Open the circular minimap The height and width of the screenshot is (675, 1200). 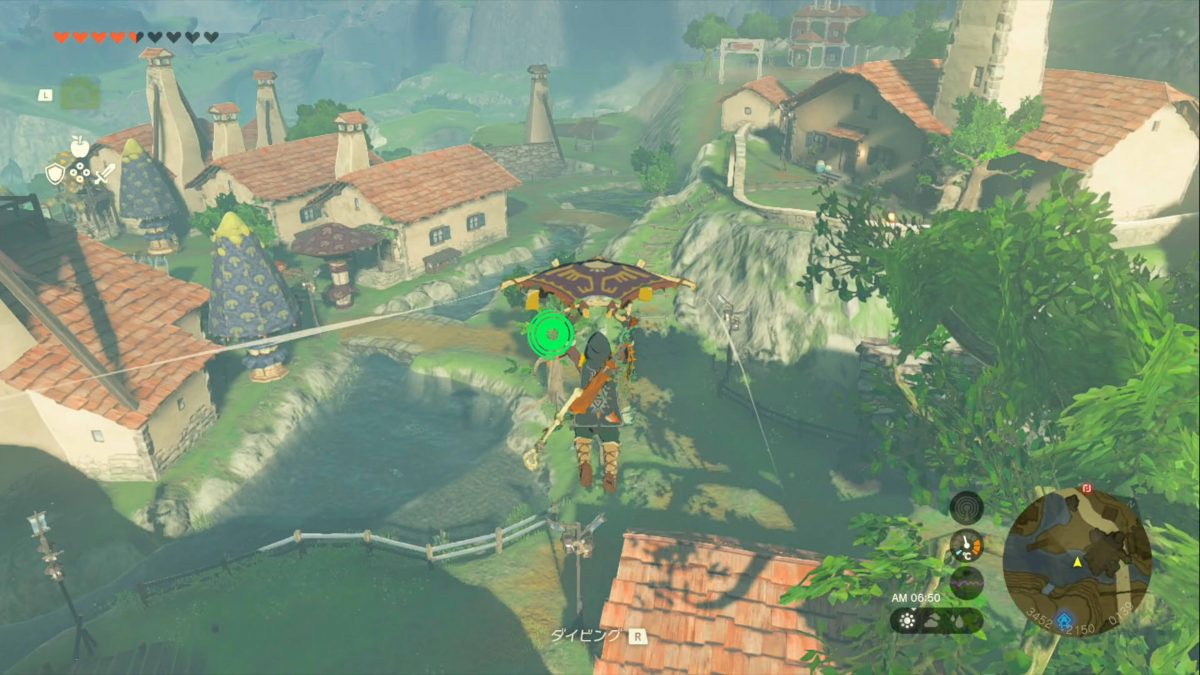(x=1077, y=561)
